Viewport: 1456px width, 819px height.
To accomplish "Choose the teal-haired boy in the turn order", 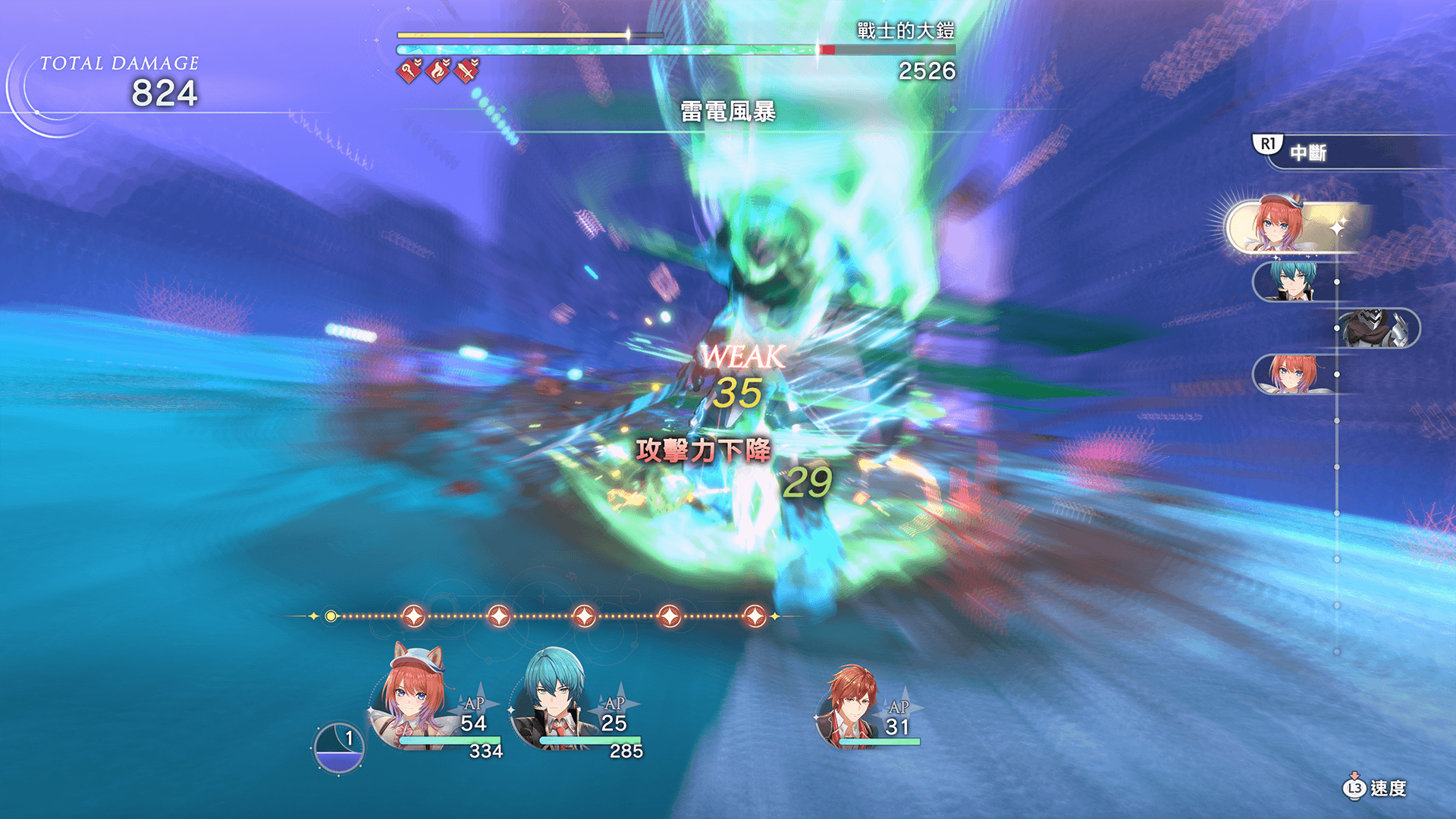I will (1294, 281).
